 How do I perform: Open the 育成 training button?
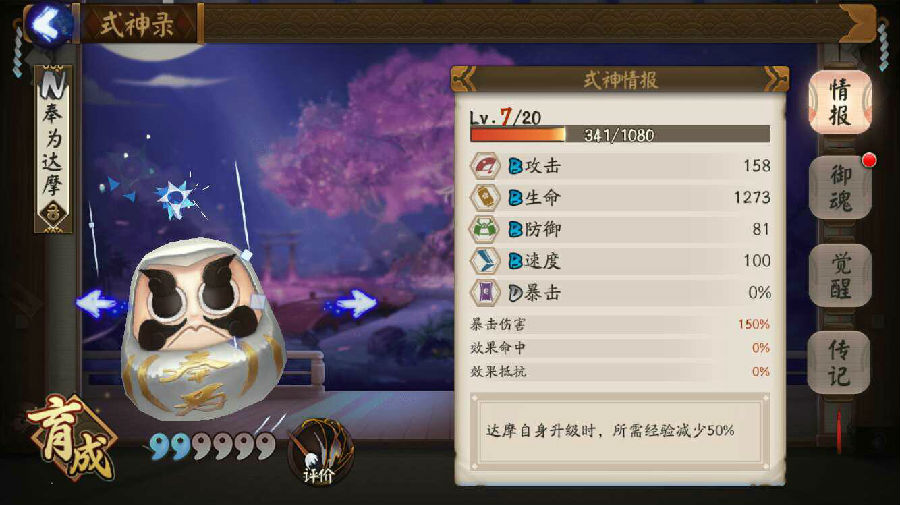click(x=68, y=440)
